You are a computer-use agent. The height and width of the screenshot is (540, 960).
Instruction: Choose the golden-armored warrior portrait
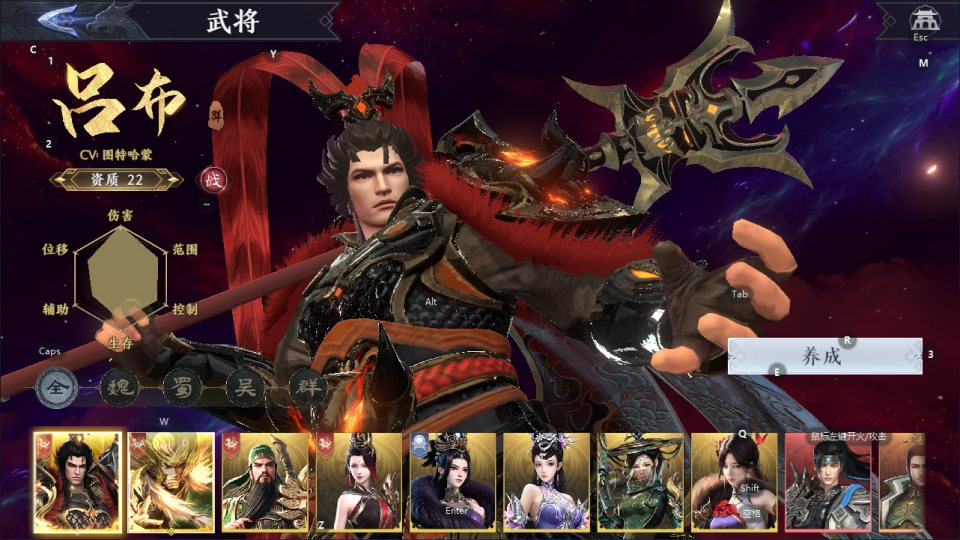[x=171, y=482]
